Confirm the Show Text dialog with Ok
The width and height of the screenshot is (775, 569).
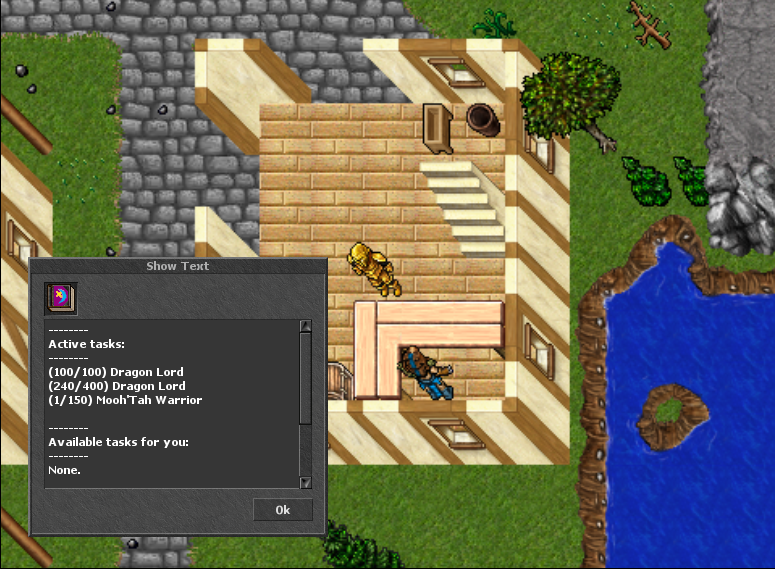(282, 510)
